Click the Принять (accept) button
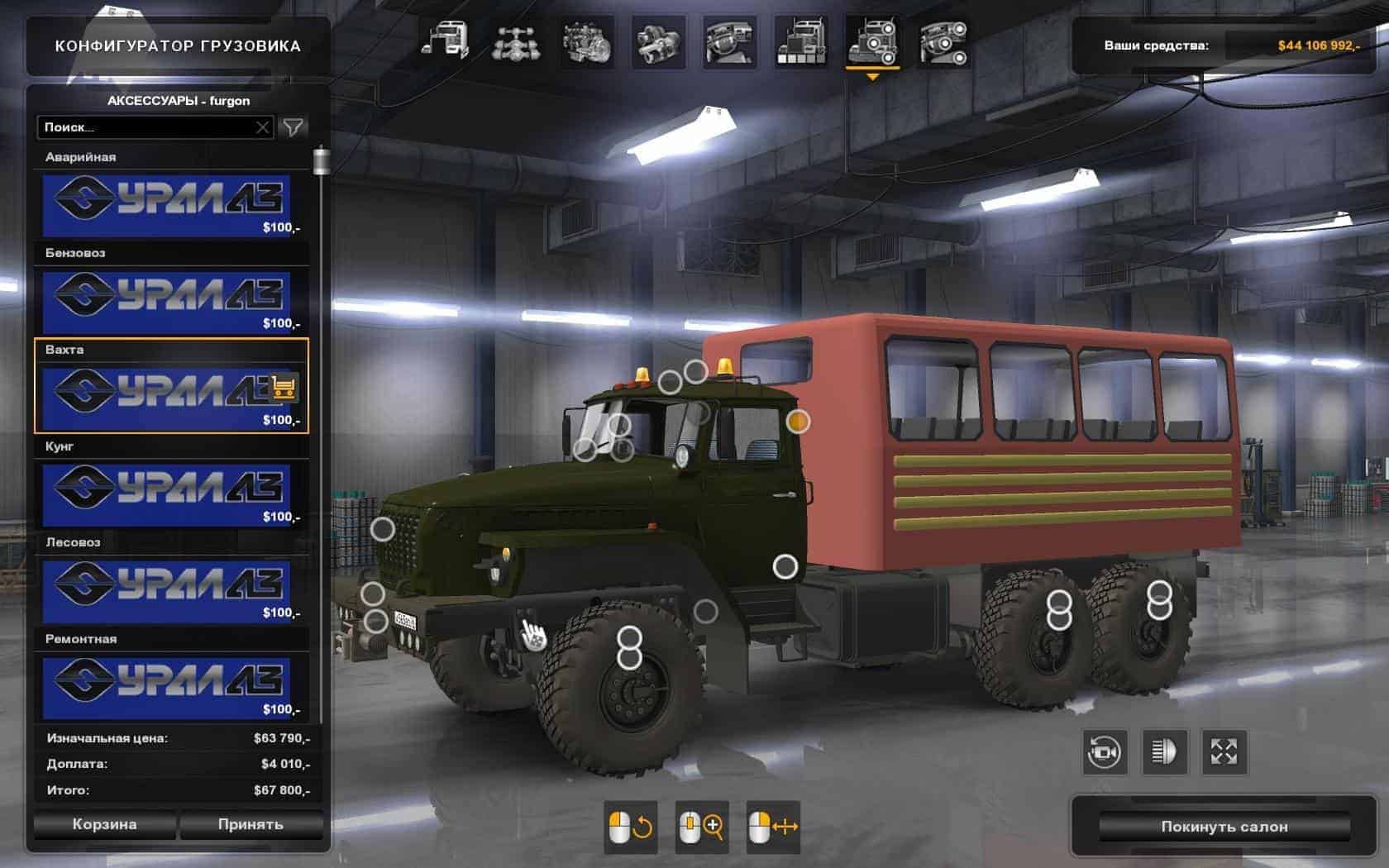Screen dimensions: 1389x868 (251, 824)
